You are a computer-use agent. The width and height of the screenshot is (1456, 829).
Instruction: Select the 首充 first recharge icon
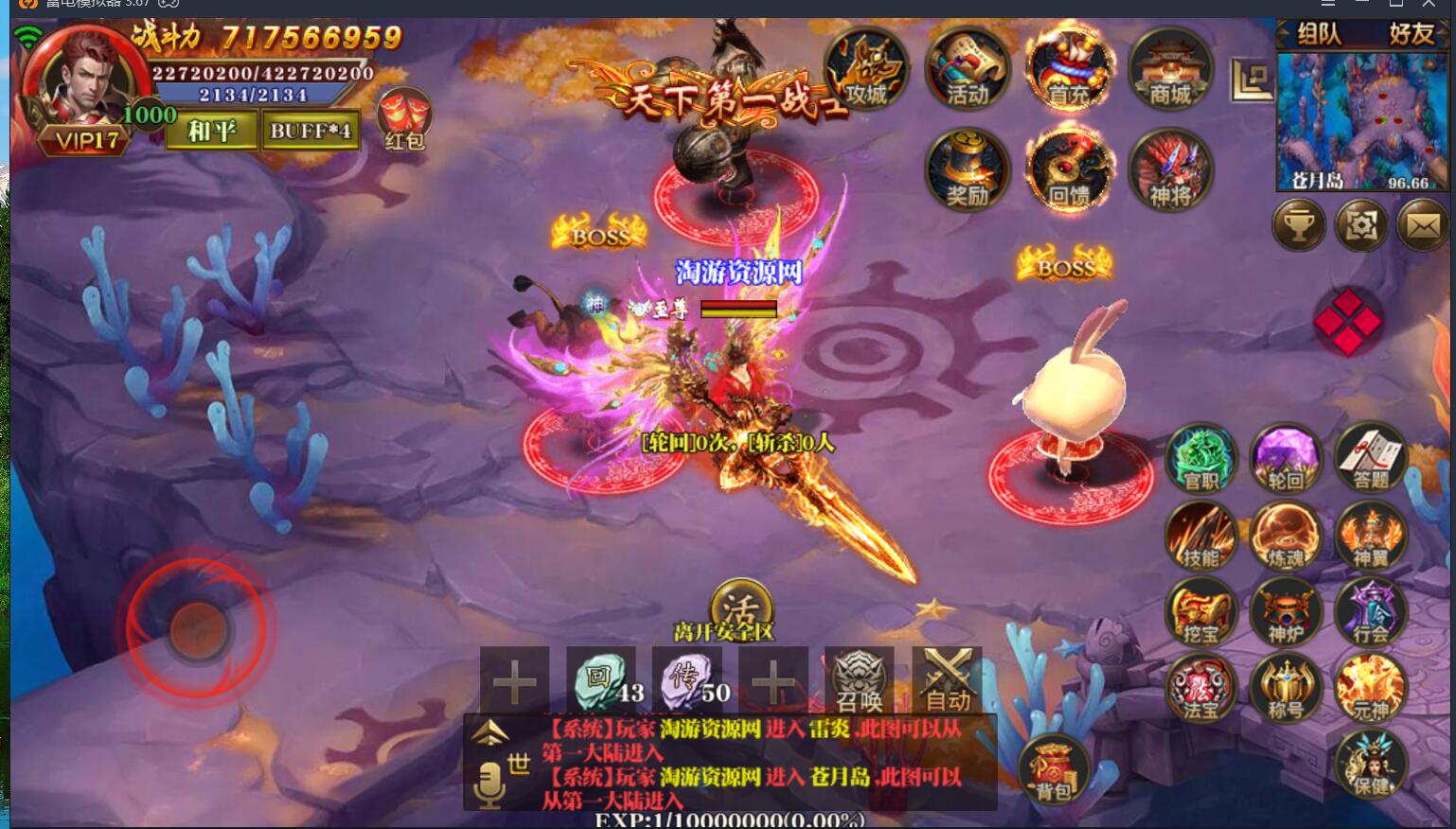(1069, 69)
